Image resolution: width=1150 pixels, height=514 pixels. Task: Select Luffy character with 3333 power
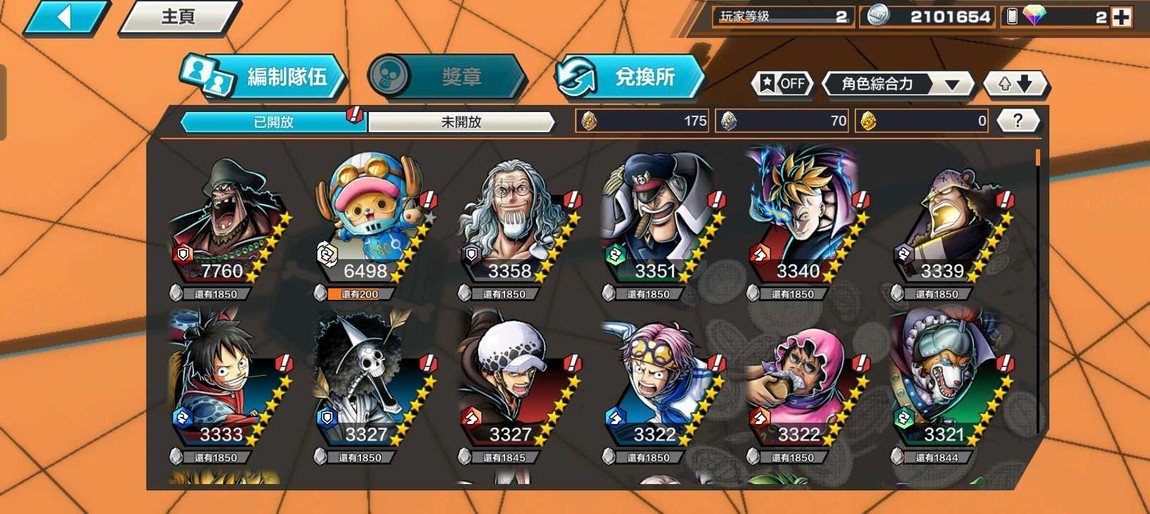pos(227,385)
